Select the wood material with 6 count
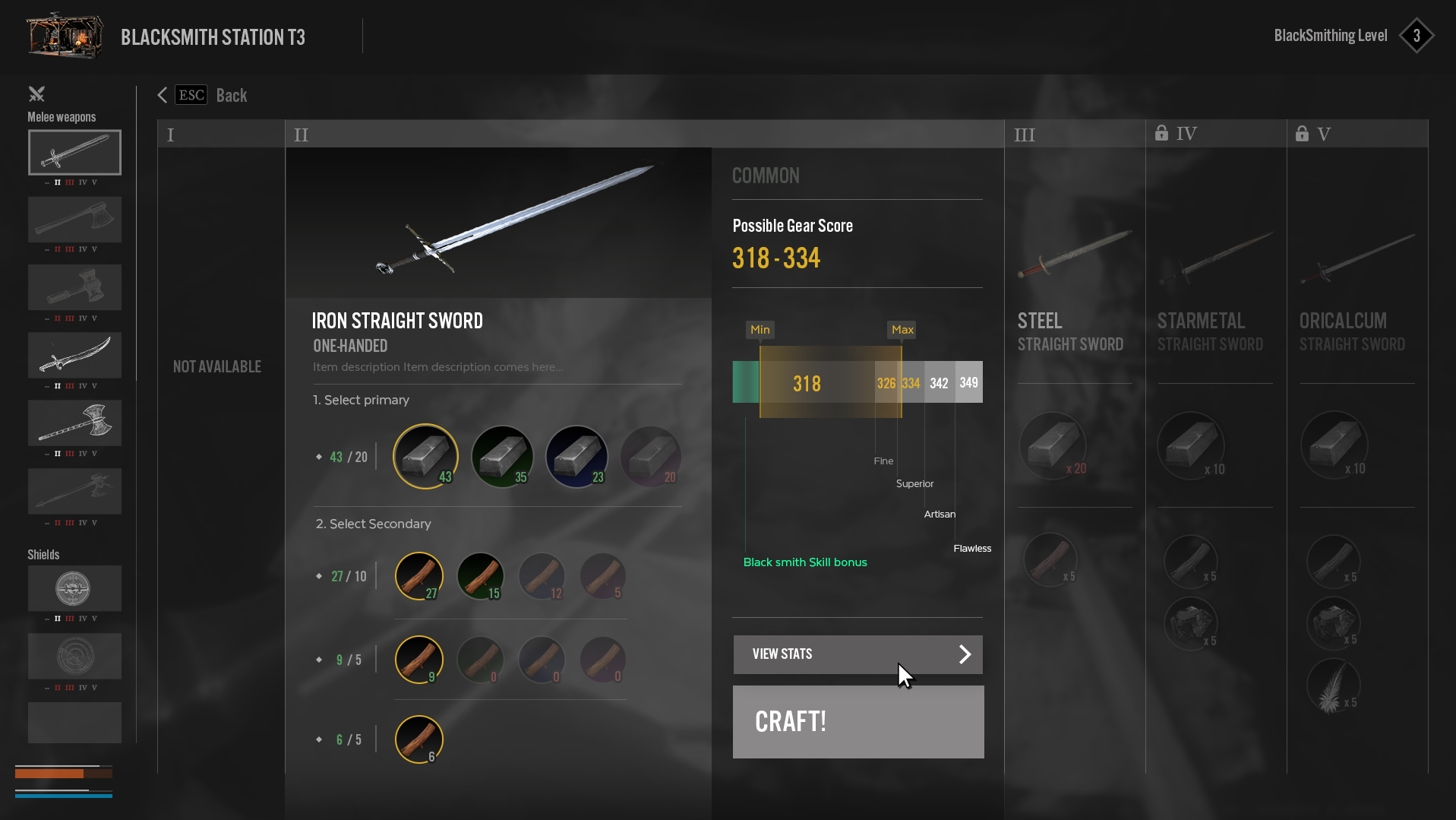Screen dimensions: 1456x820 (418, 739)
